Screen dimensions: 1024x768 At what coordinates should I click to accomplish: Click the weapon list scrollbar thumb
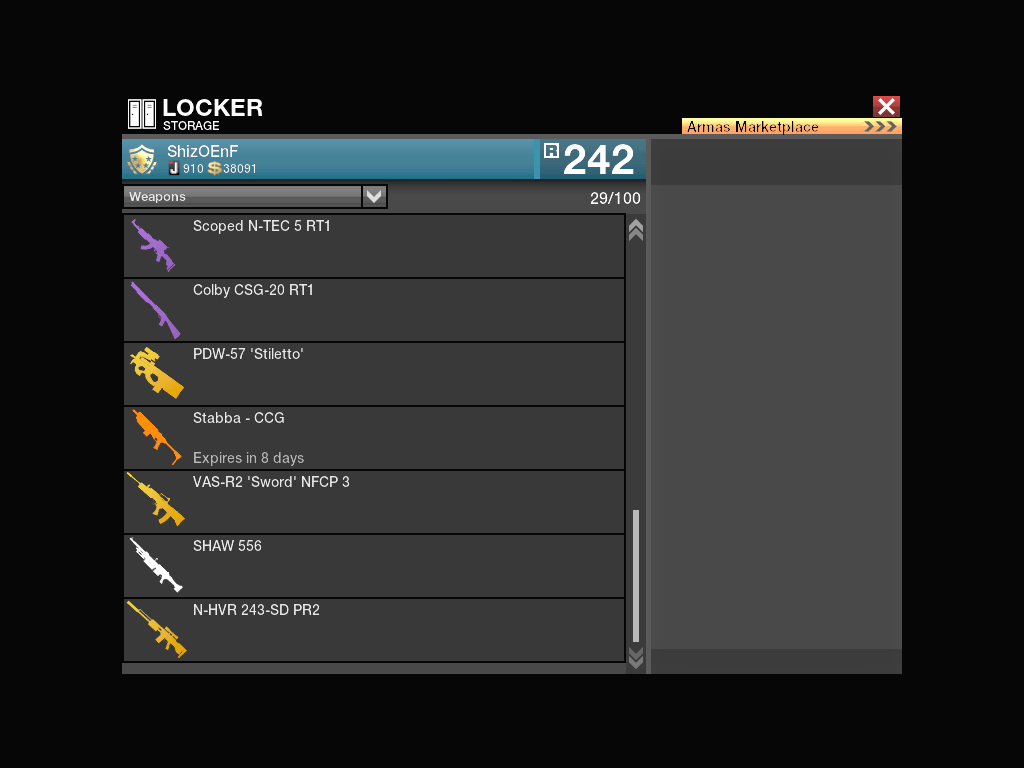(635, 575)
